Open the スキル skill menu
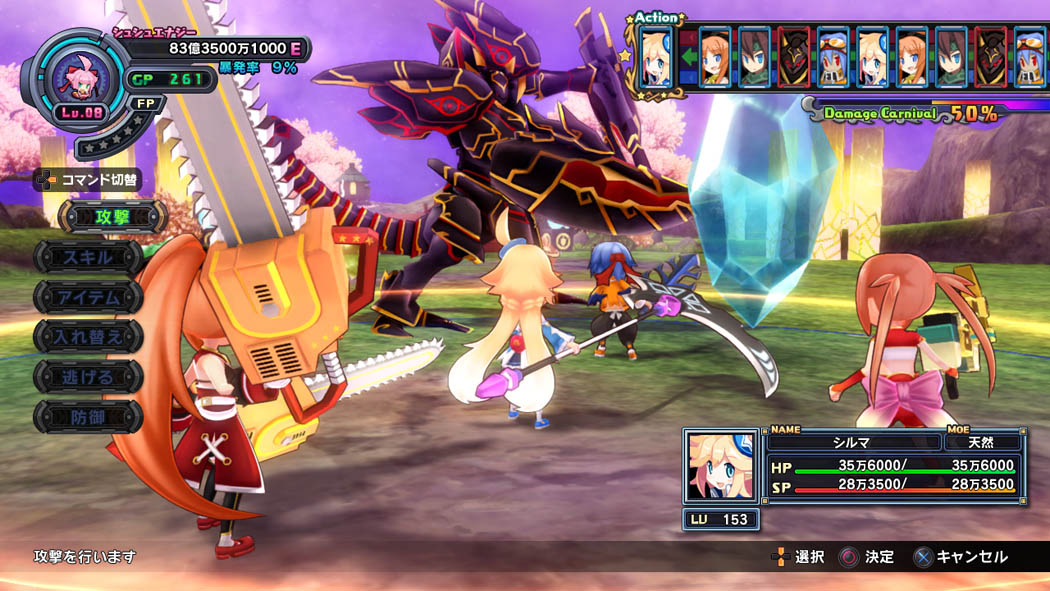This screenshot has width=1050, height=591. coord(88,257)
